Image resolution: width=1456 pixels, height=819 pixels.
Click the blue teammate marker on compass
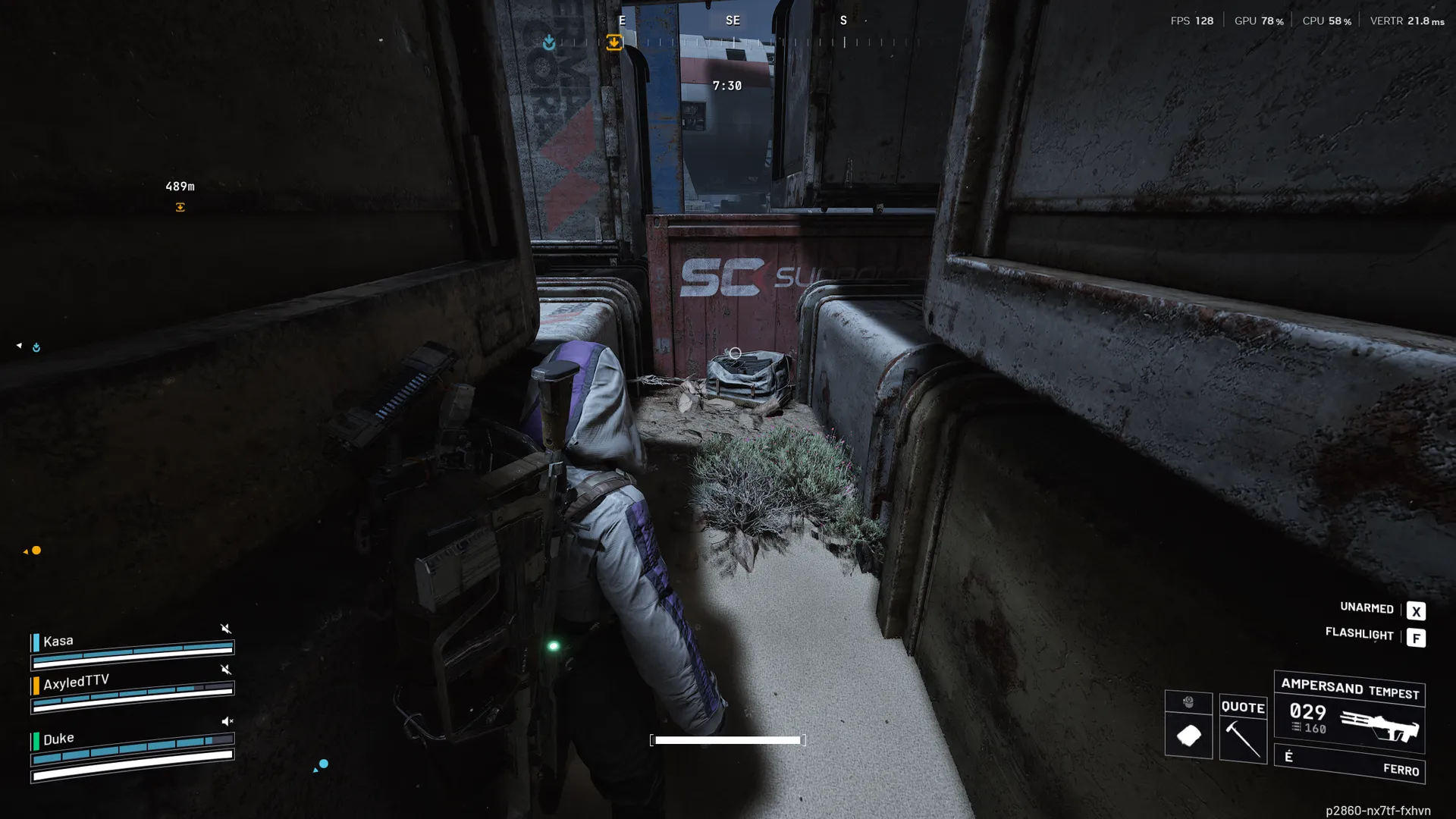tap(549, 43)
